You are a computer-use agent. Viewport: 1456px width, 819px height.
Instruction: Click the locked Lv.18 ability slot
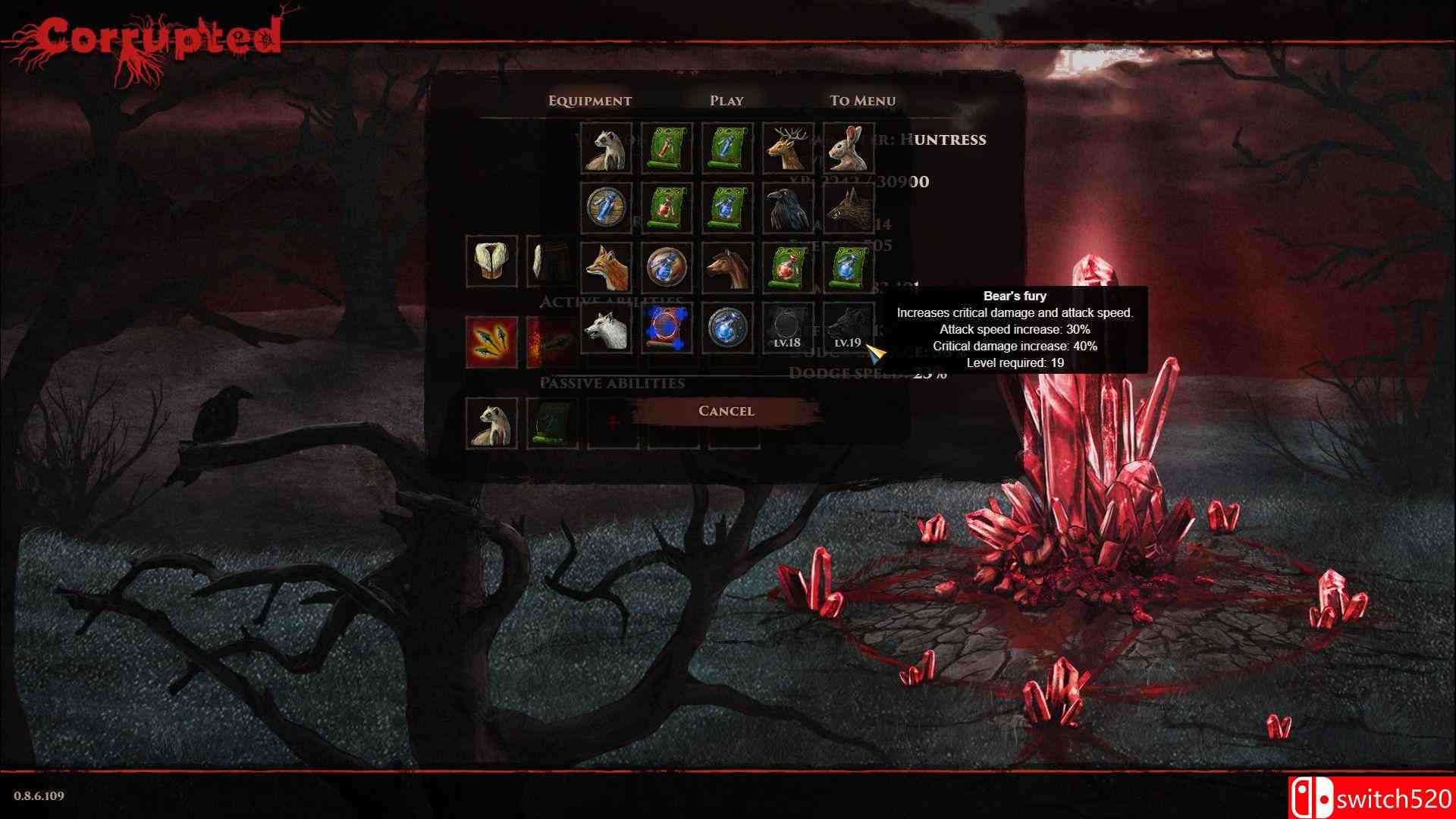coord(788,328)
